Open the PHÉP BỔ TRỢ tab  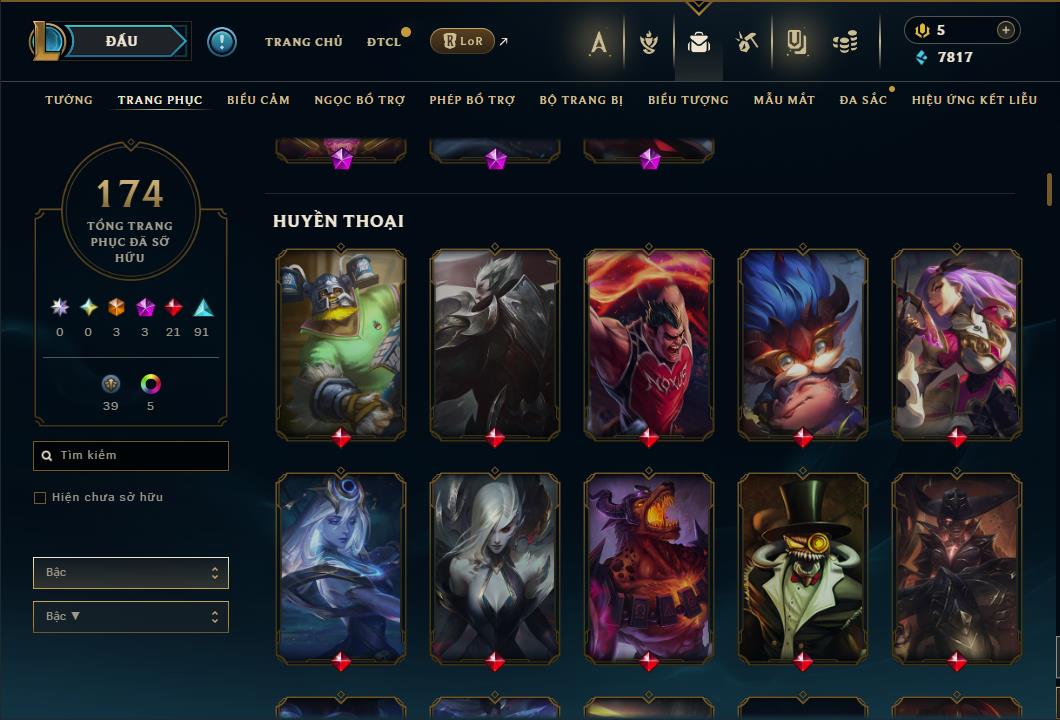coord(472,100)
